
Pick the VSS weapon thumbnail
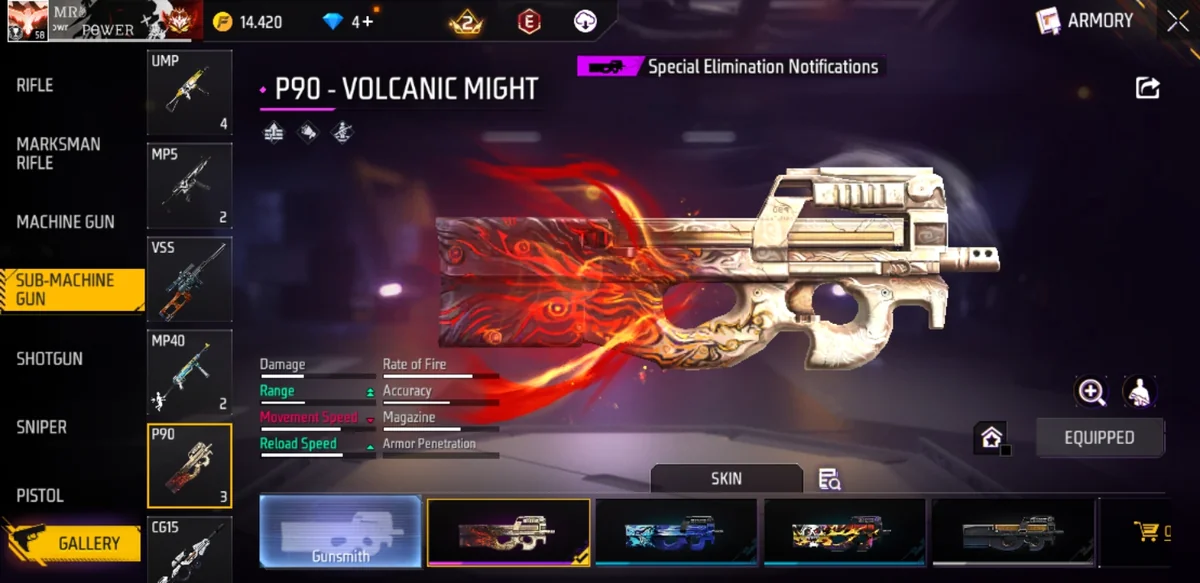pos(189,279)
